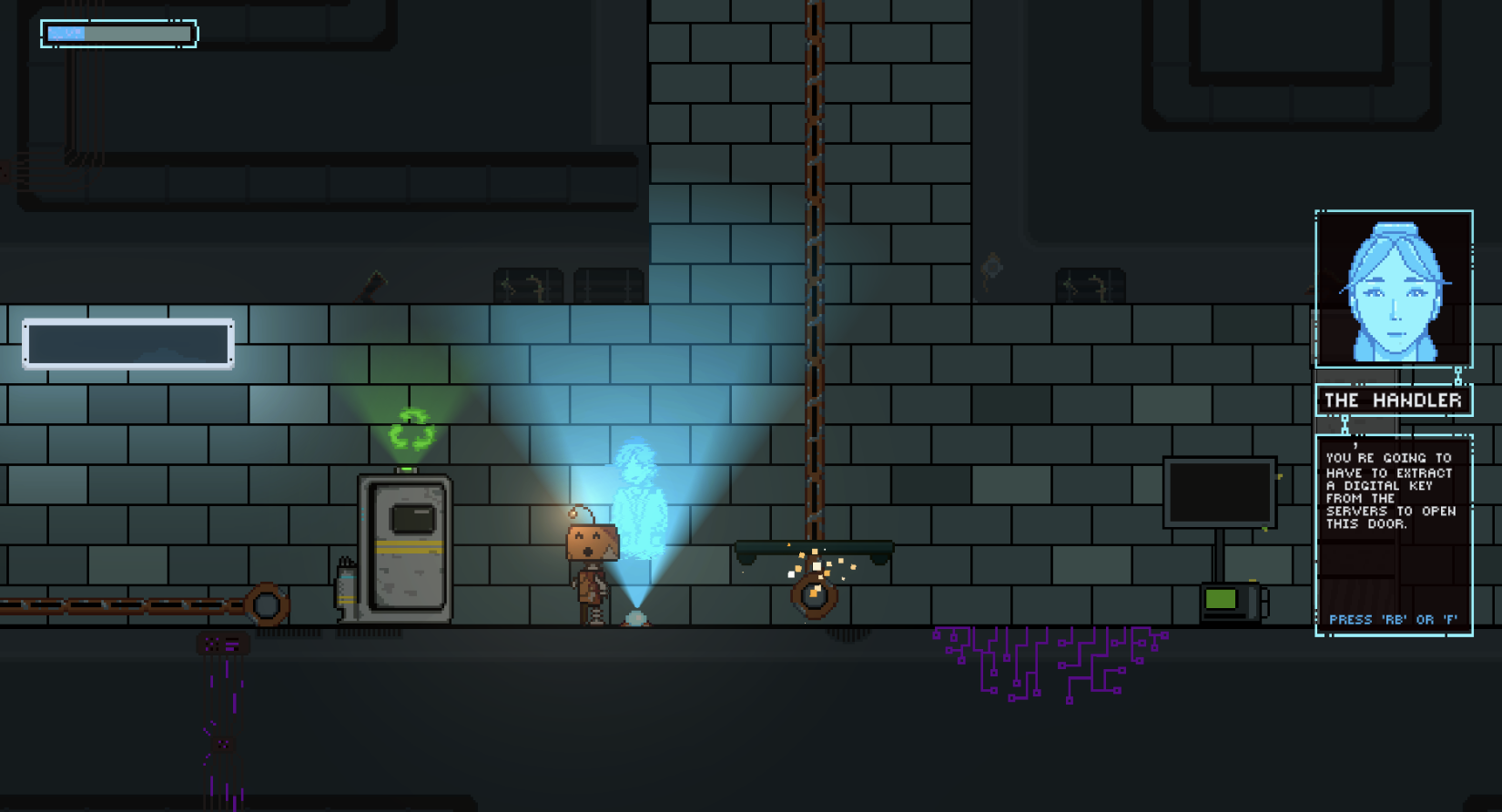Click the dark vent panel above the wall
The image size is (1502, 812).
tap(525, 285)
